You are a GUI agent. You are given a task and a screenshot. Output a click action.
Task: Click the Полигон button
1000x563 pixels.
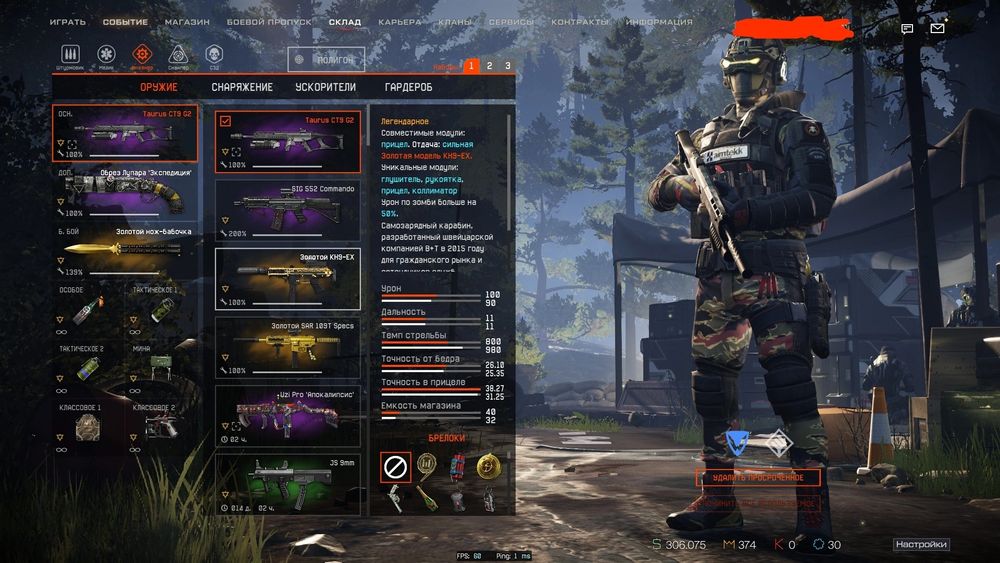pos(327,60)
